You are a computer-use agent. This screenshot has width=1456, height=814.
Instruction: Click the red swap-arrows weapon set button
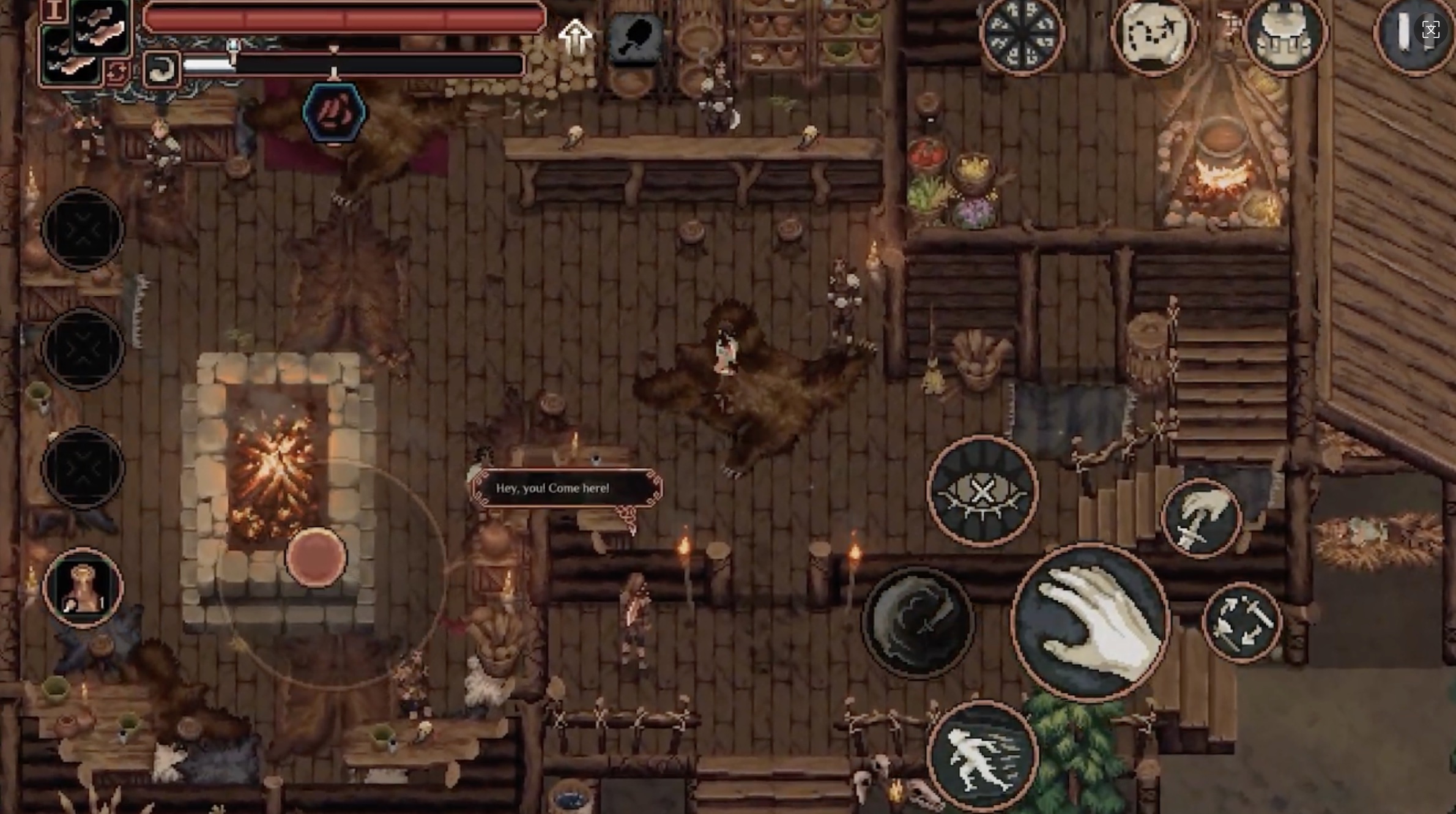(116, 72)
